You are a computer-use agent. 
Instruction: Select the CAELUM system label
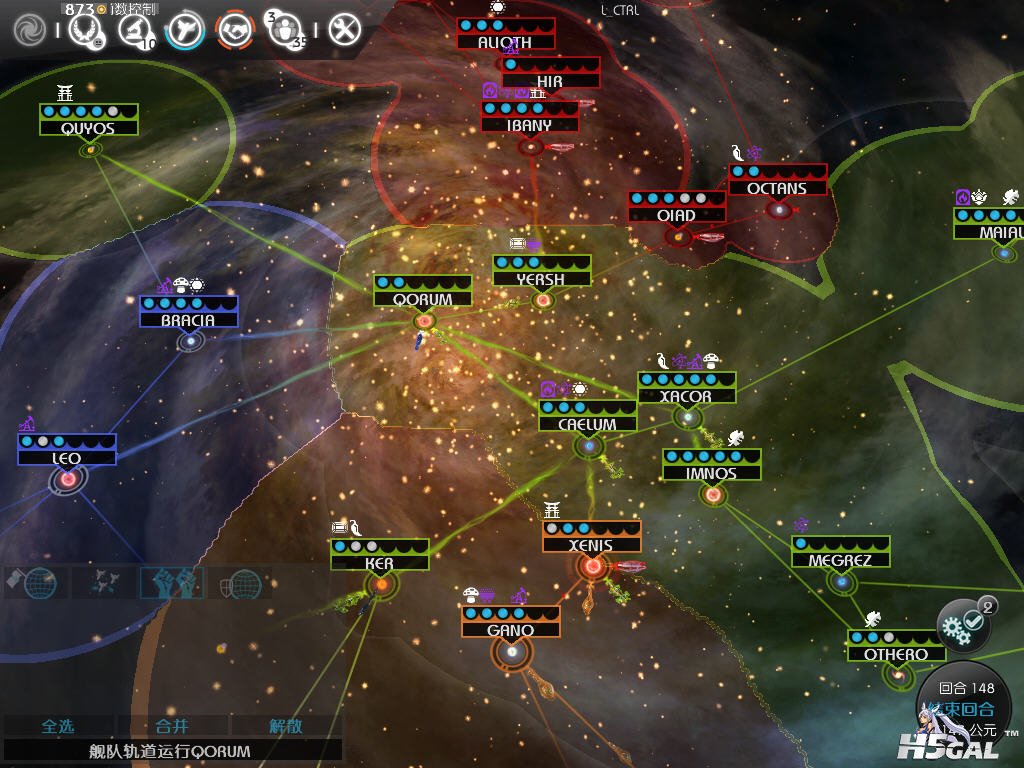[x=587, y=424]
